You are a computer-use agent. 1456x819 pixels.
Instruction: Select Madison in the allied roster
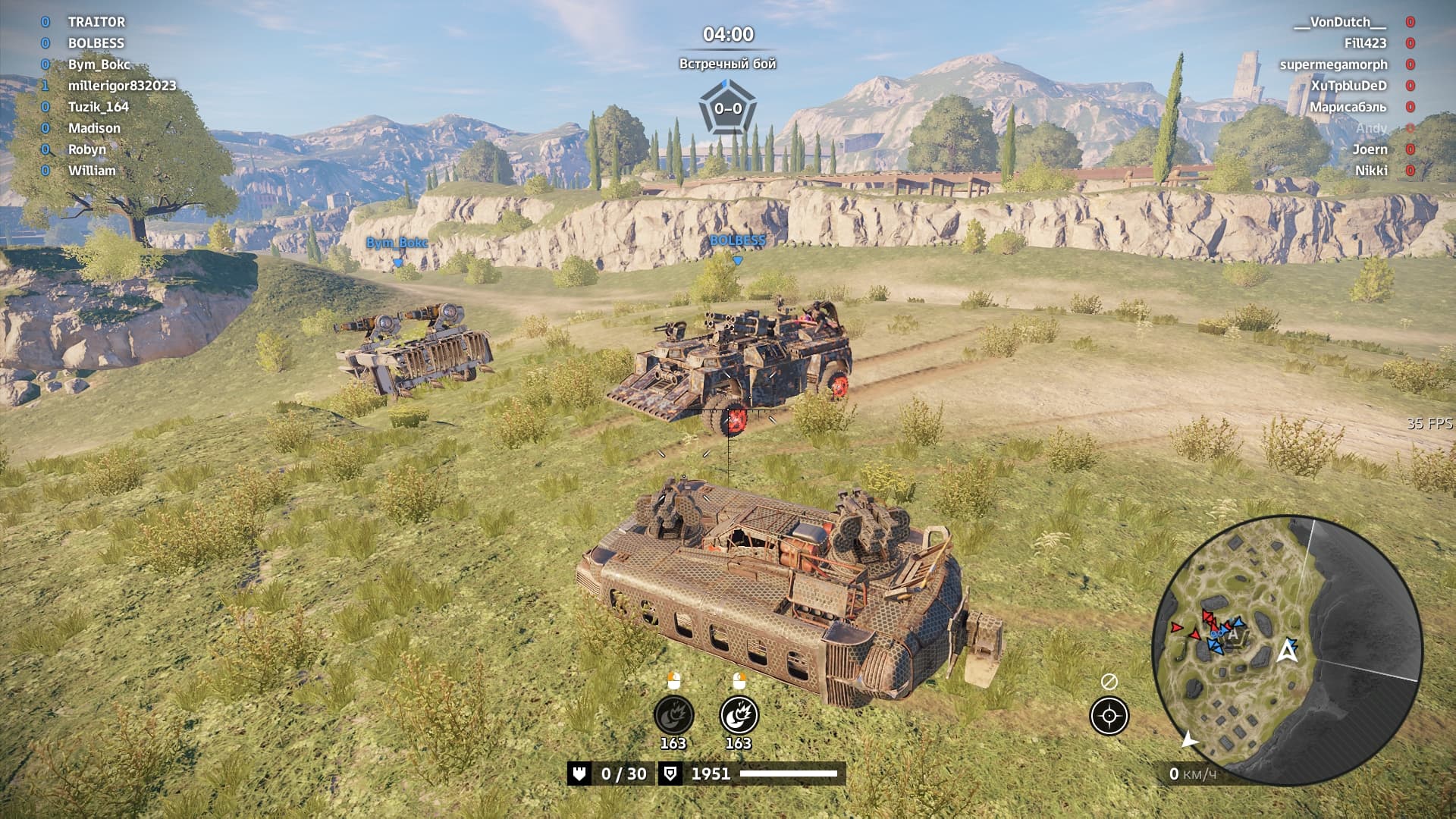pyautogui.click(x=94, y=128)
